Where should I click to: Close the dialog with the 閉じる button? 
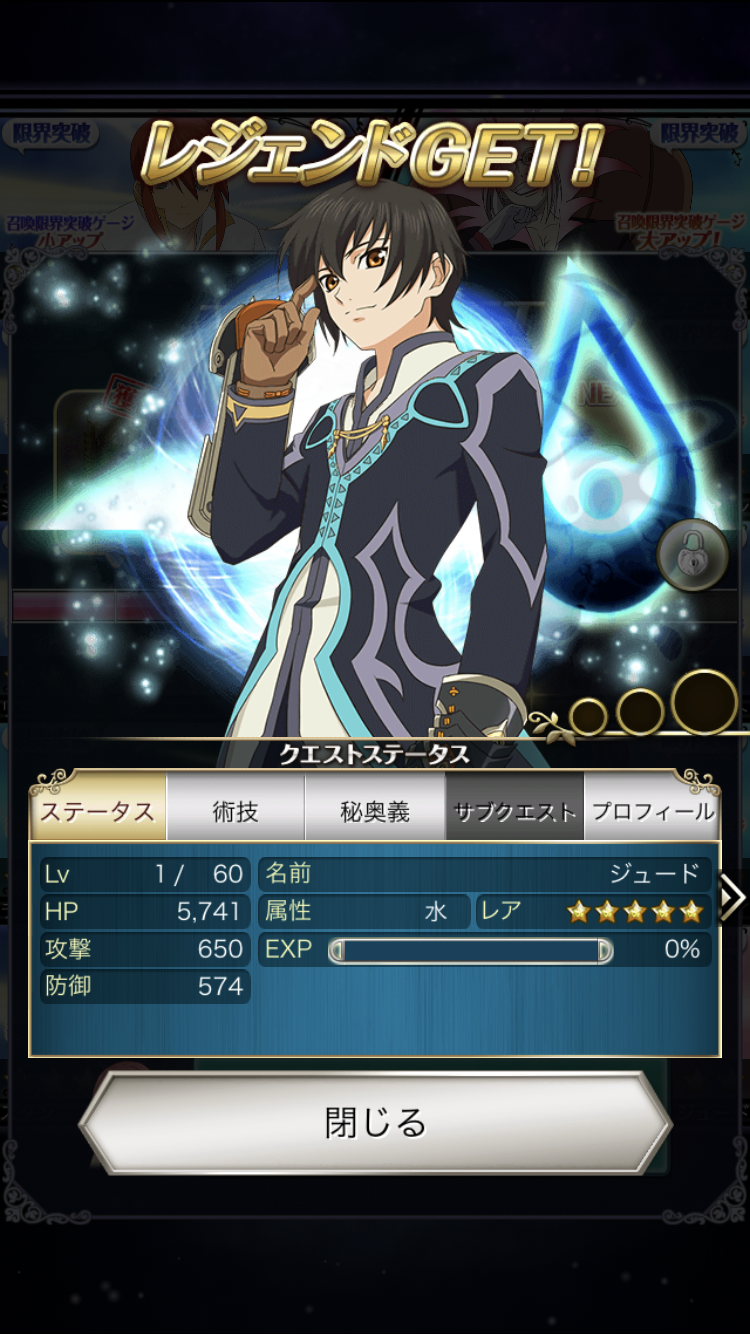click(x=375, y=1123)
